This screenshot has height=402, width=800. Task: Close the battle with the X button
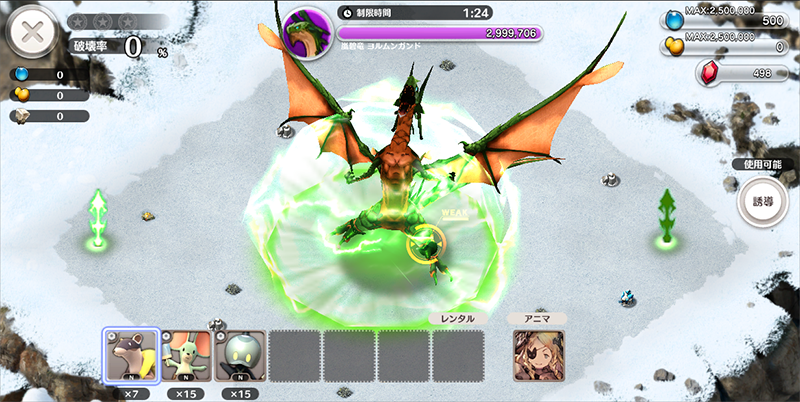pos(32,32)
